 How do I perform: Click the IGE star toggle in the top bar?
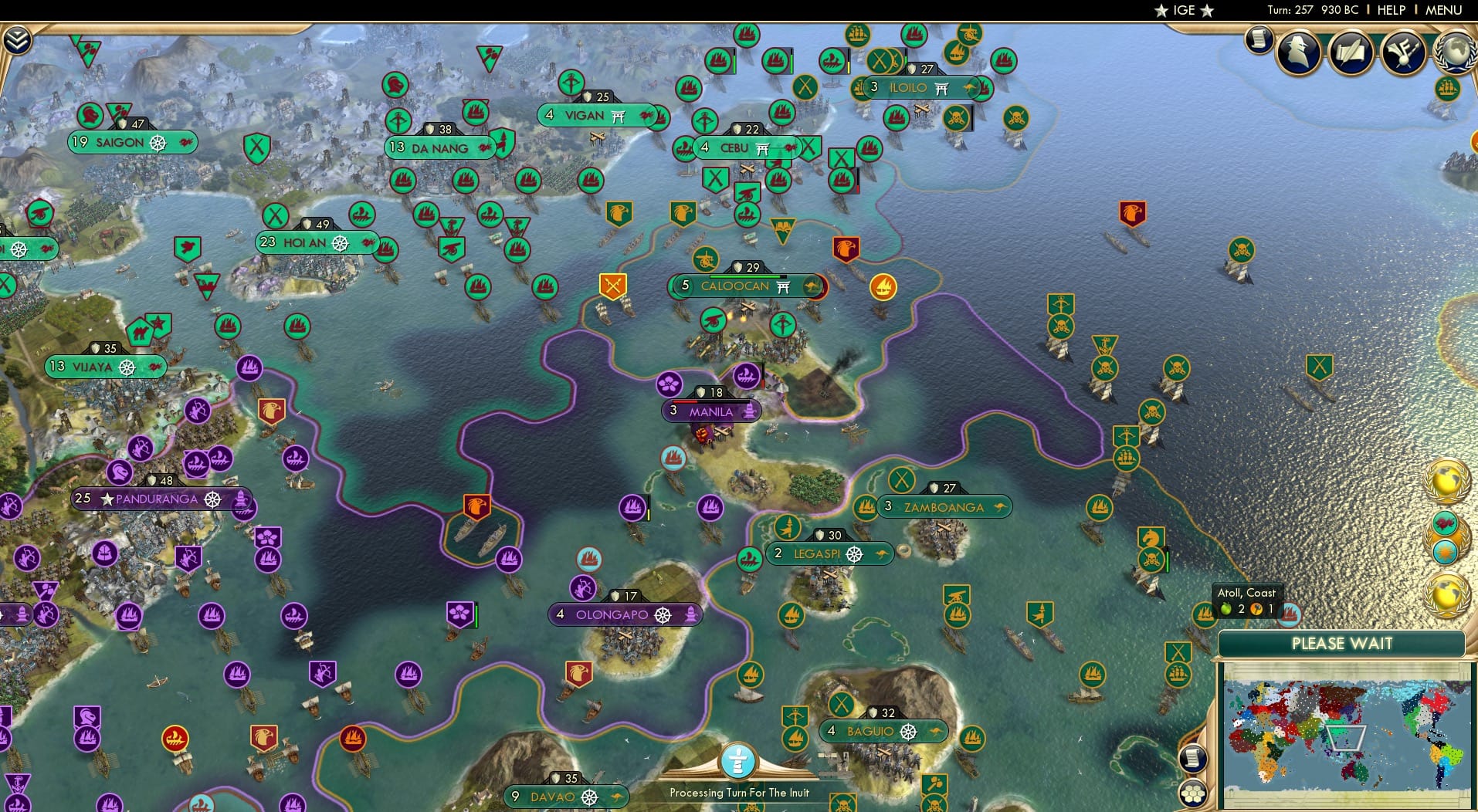tap(1183, 10)
